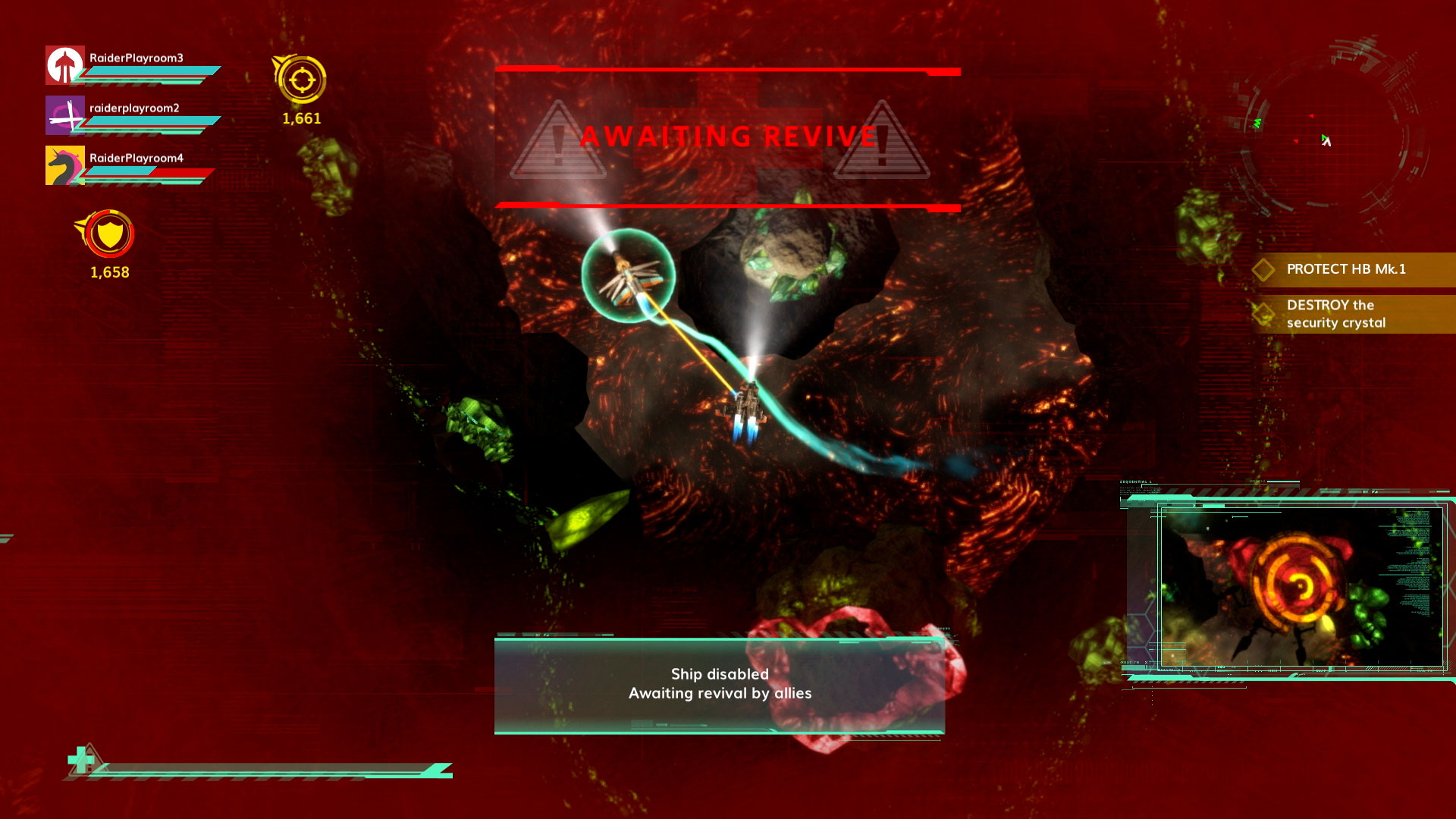This screenshot has width=1456, height=819.
Task: Open the circular radar minimap
Action: [1329, 136]
